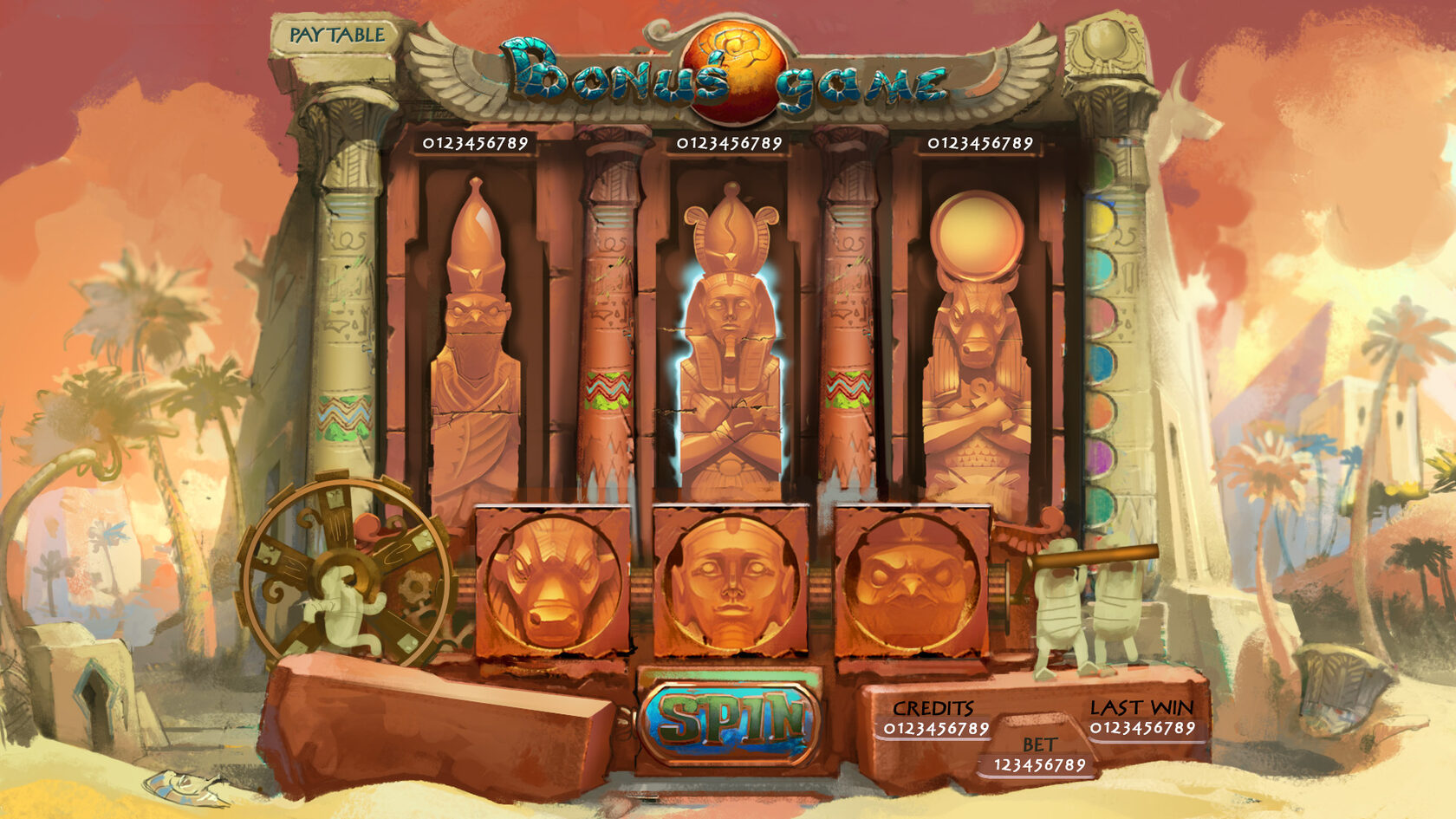This screenshot has width=1456, height=819.
Task: Open the counter above the middle reel
Action: pos(731,141)
